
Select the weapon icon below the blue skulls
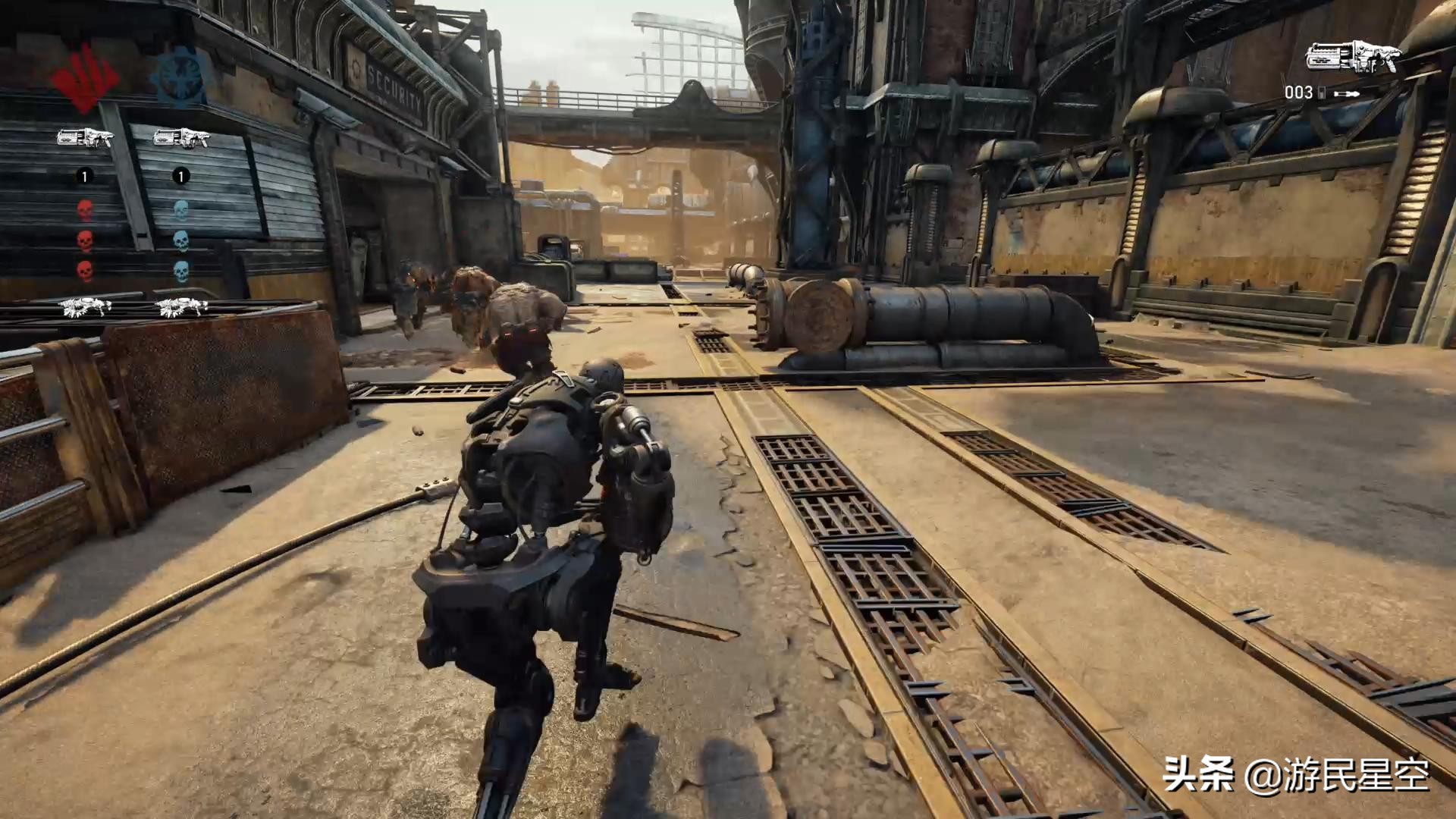(181, 306)
